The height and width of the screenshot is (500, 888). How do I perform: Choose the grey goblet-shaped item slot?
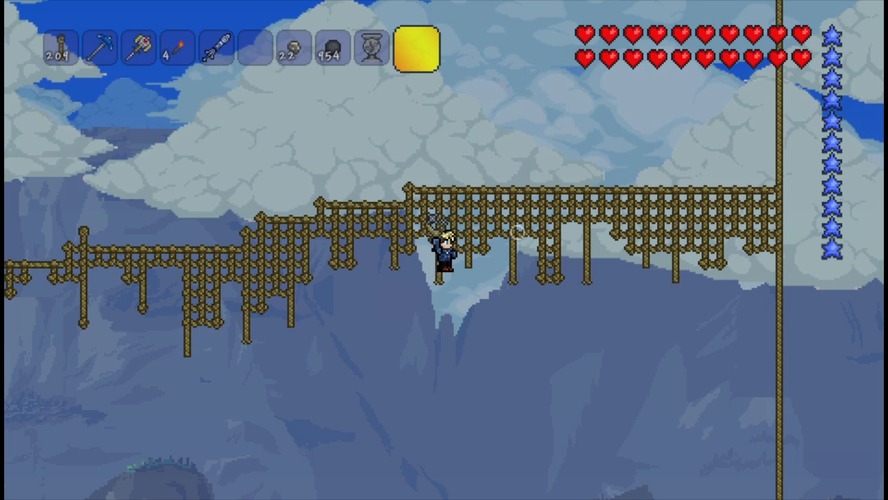(372, 48)
